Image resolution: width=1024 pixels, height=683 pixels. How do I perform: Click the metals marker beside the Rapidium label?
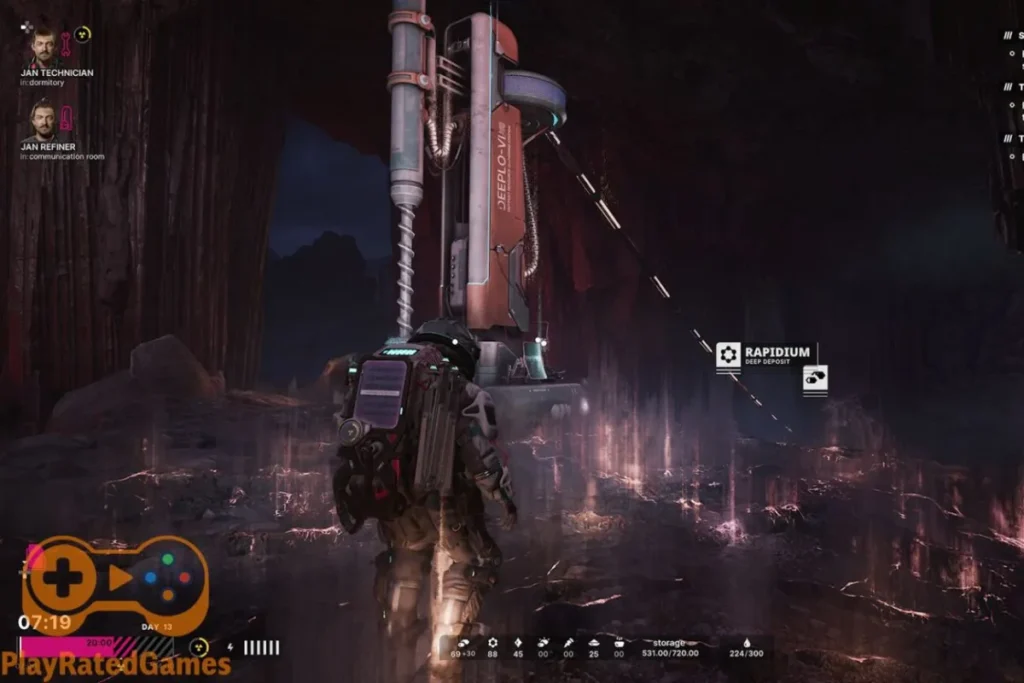pos(815,379)
